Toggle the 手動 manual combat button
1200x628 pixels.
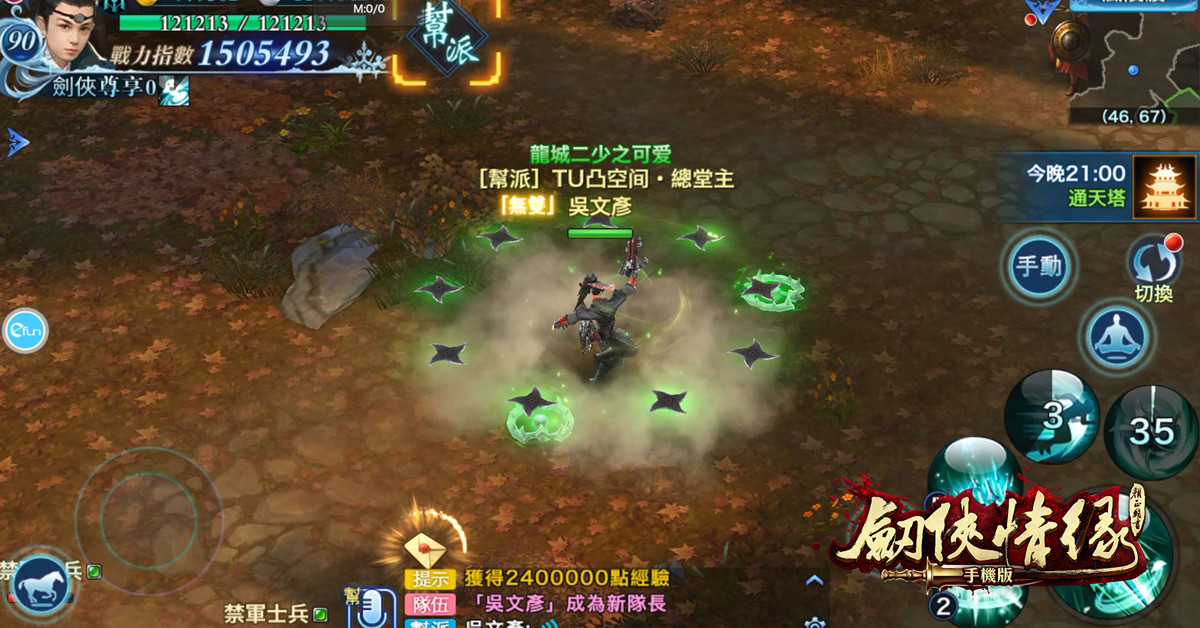(x=1039, y=267)
